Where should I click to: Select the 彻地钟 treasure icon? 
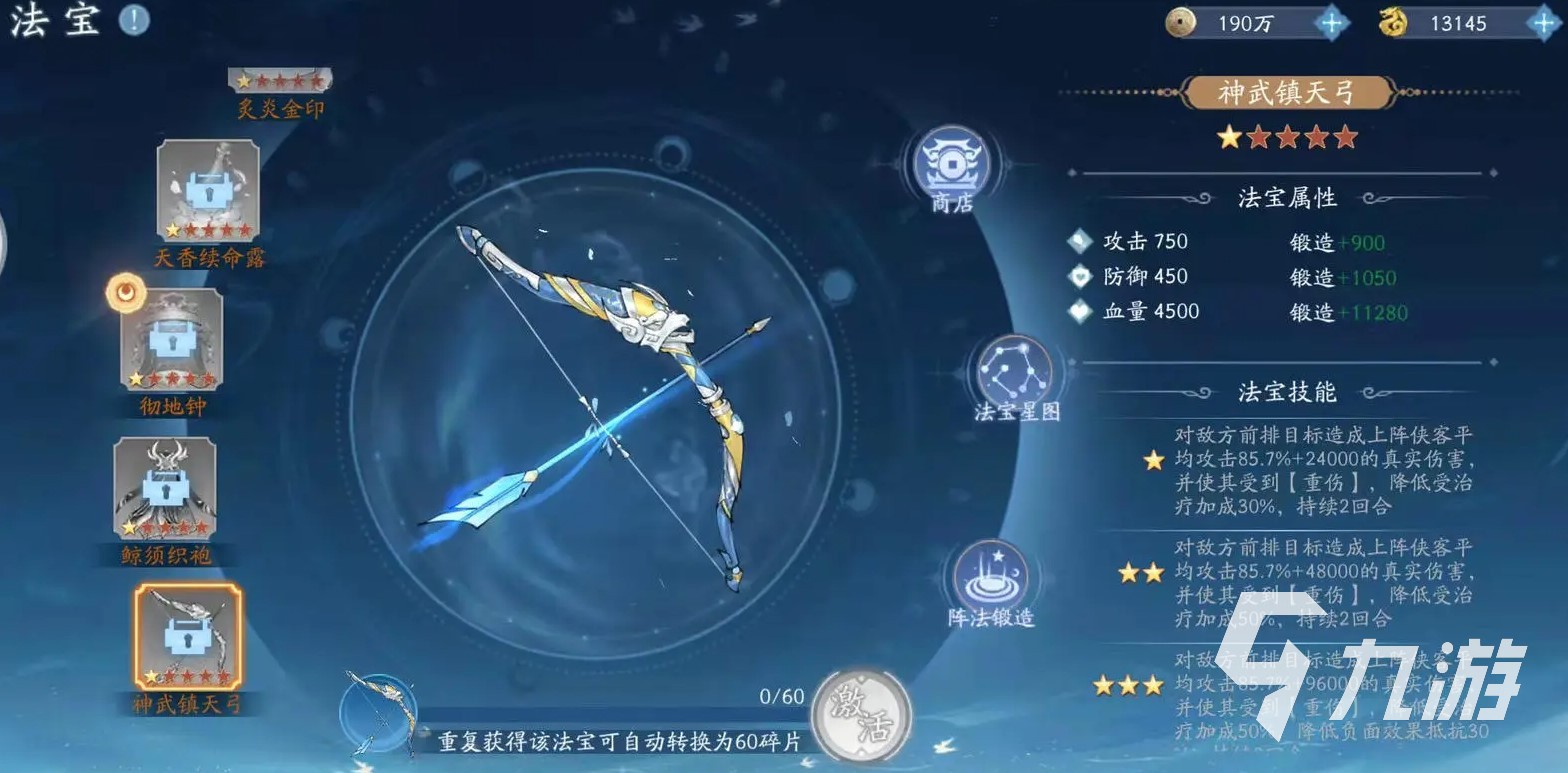coord(172,340)
